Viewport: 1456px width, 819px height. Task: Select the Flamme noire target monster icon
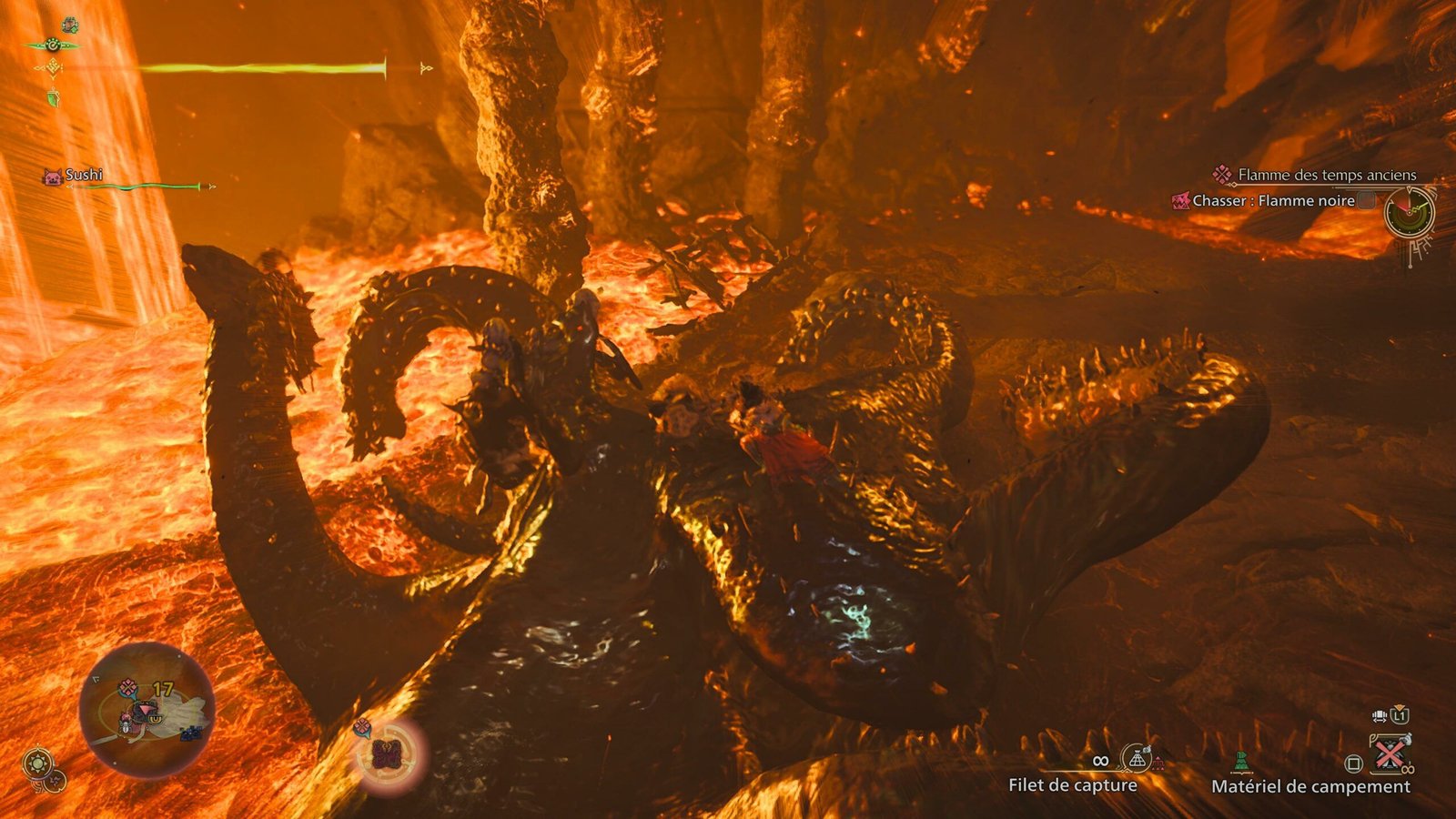pos(1180,201)
